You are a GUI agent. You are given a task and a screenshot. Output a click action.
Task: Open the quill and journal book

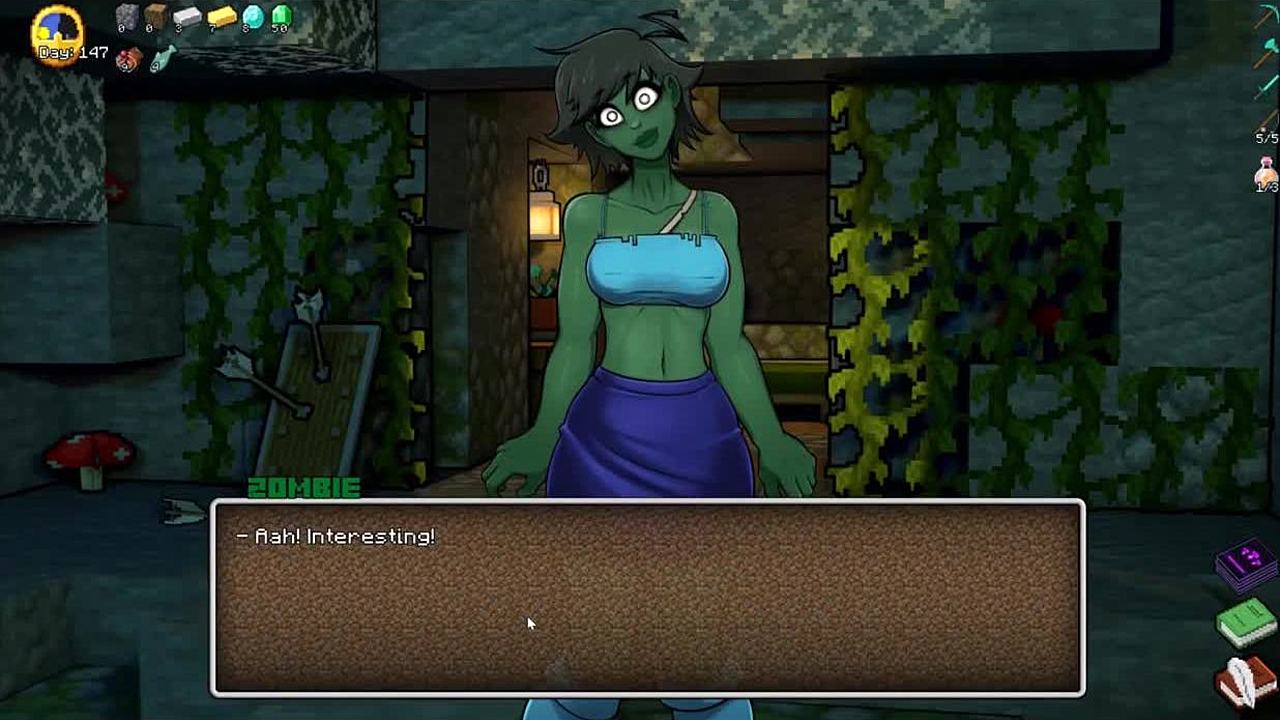pos(1245,680)
